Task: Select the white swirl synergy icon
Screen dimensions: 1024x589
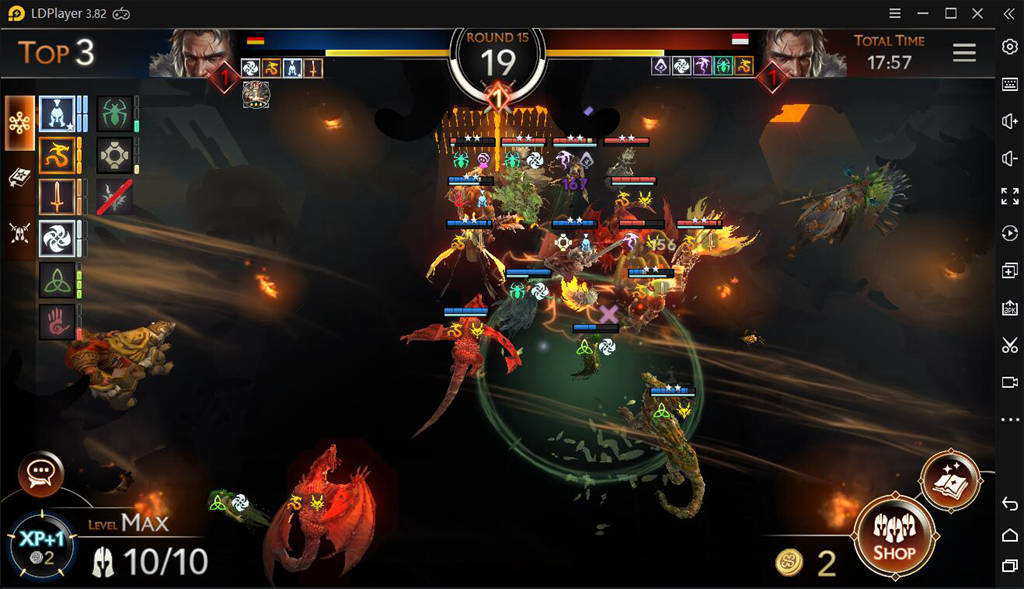Action: tap(56, 239)
